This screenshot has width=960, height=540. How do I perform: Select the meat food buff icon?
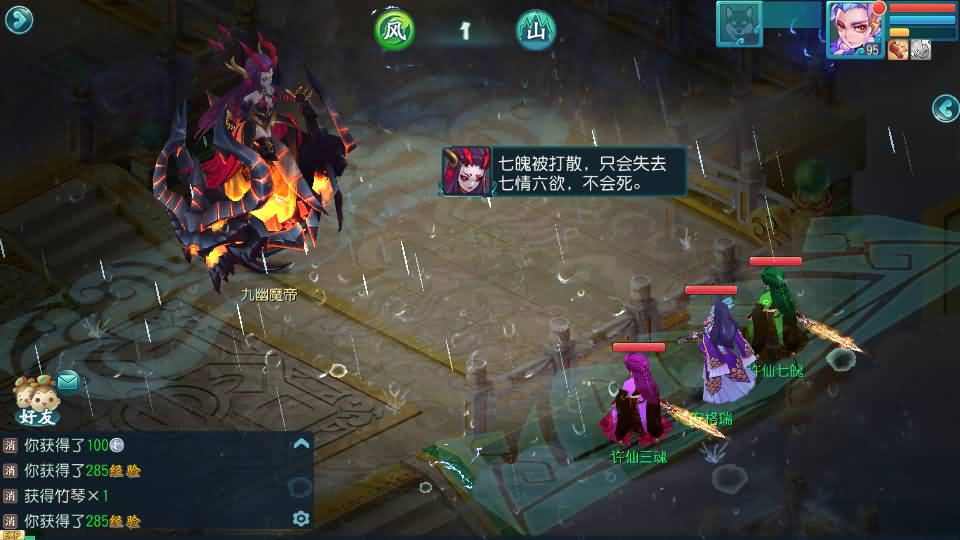pos(898,50)
